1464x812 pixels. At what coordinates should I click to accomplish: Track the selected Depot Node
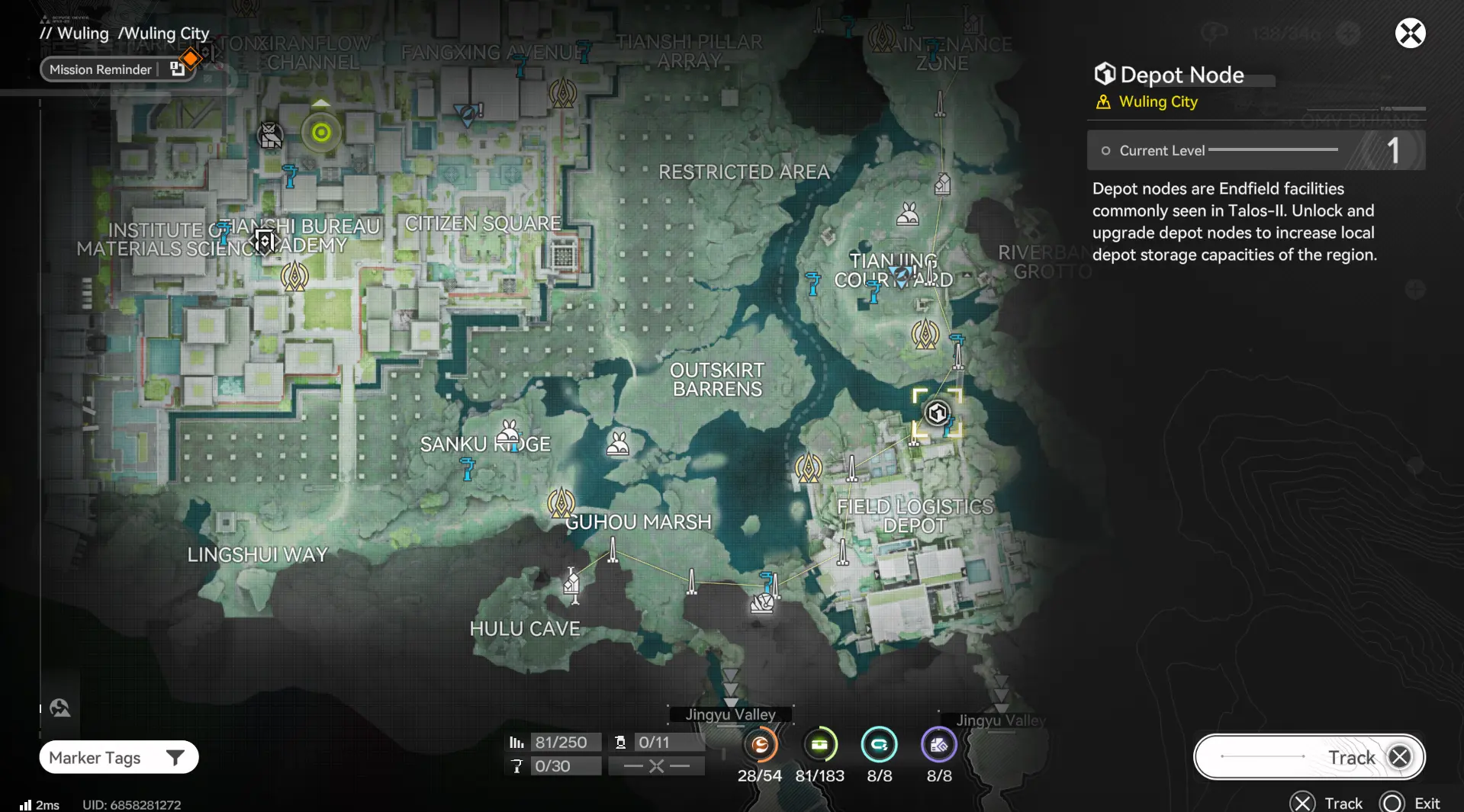coord(1309,757)
